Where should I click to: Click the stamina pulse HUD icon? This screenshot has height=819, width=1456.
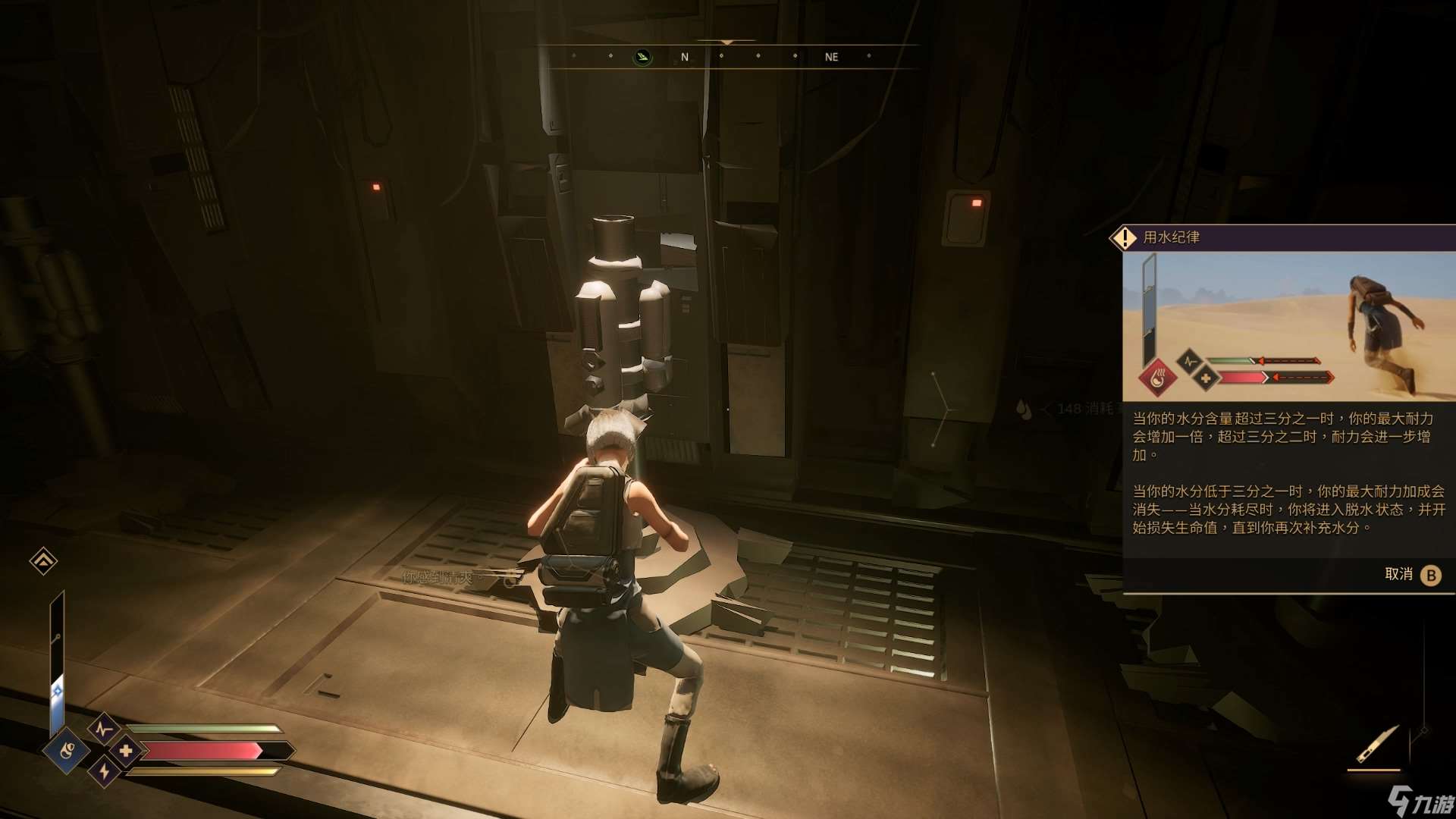coord(104,730)
